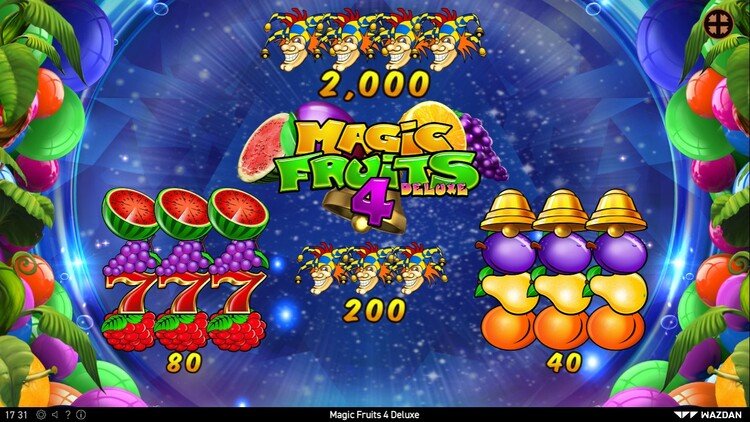Open the gear settings icon
Screen dimensions: 750x422
(x=40, y=414)
